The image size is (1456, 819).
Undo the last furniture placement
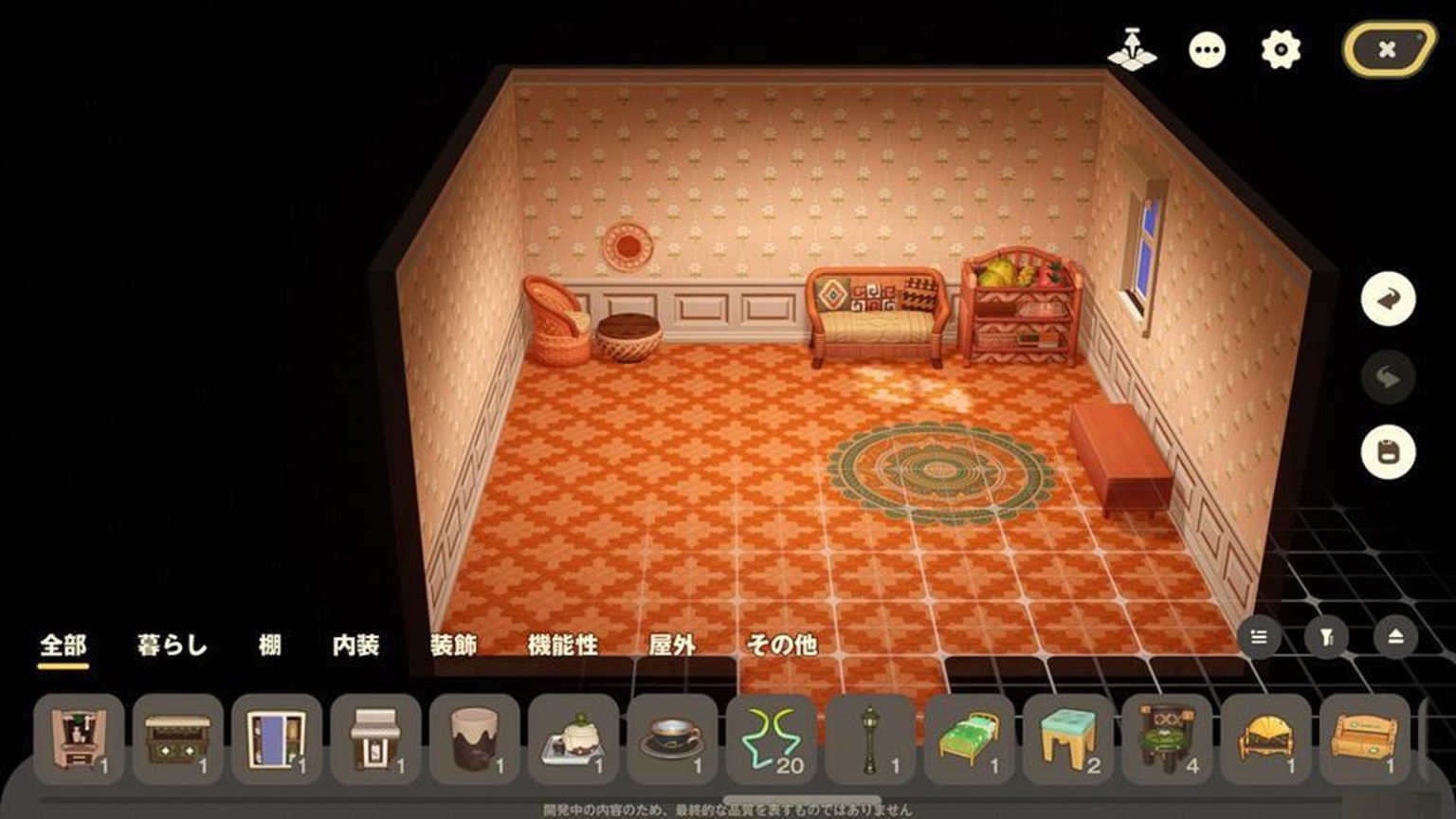[x=1388, y=300]
